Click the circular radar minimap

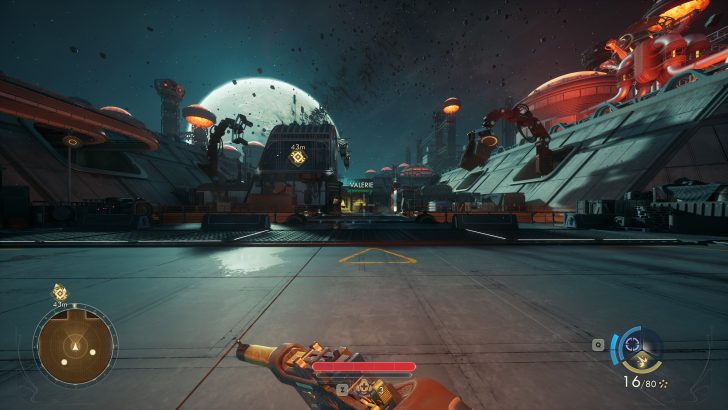click(x=75, y=346)
